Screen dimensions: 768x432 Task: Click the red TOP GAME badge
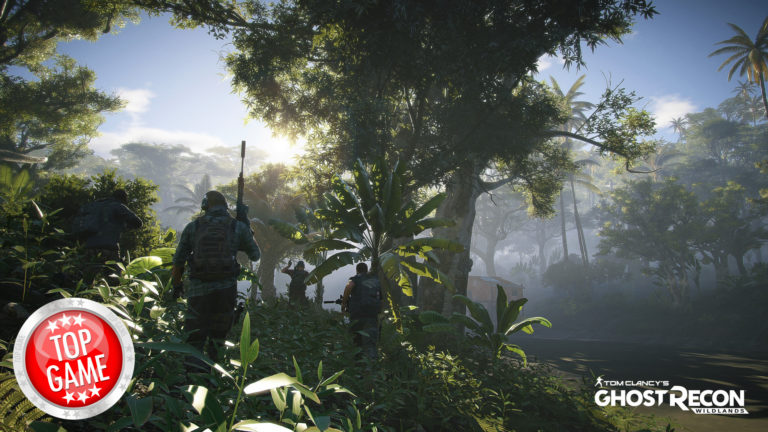pyautogui.click(x=74, y=358)
